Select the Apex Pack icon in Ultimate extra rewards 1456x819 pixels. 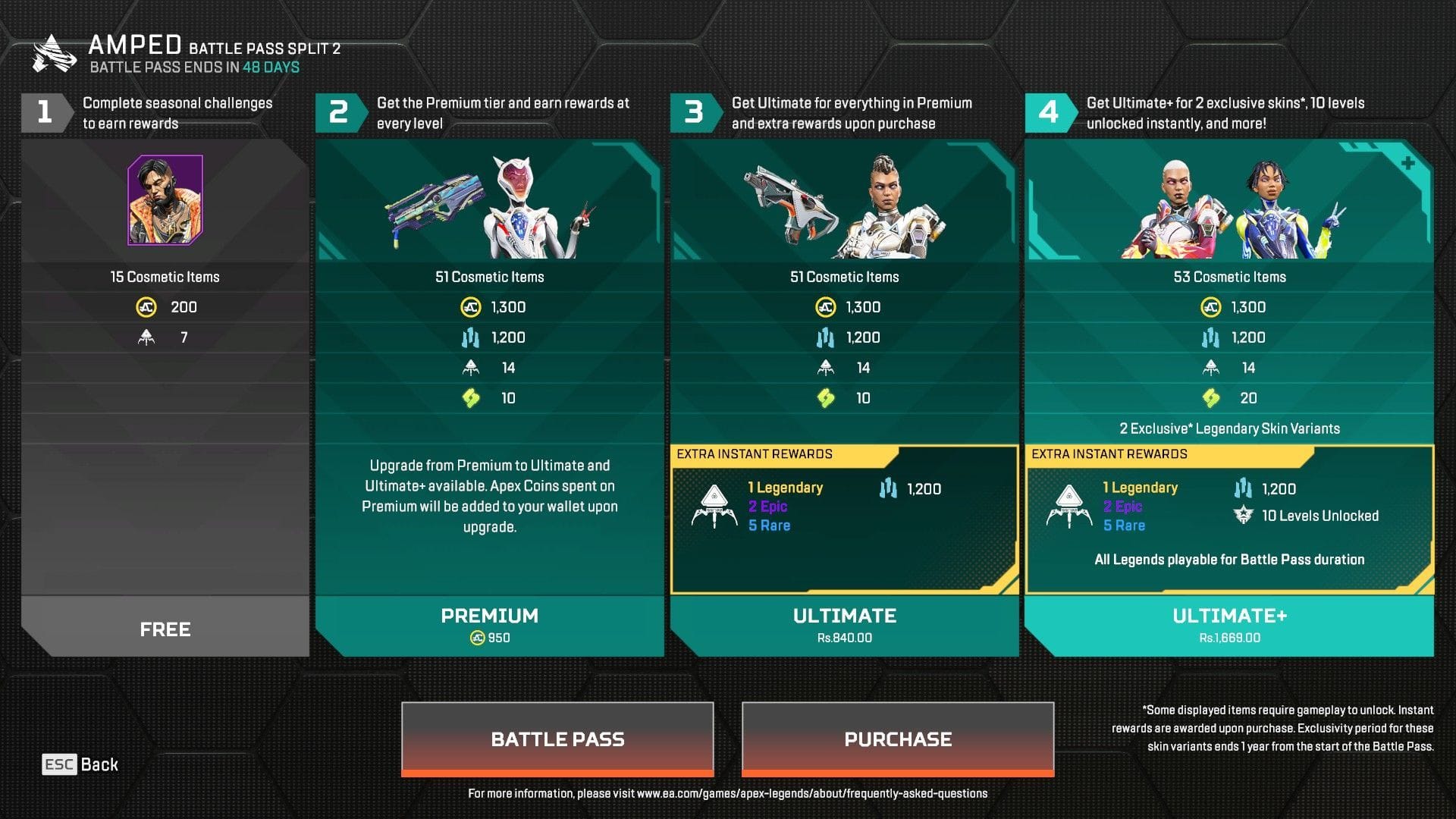[714, 506]
